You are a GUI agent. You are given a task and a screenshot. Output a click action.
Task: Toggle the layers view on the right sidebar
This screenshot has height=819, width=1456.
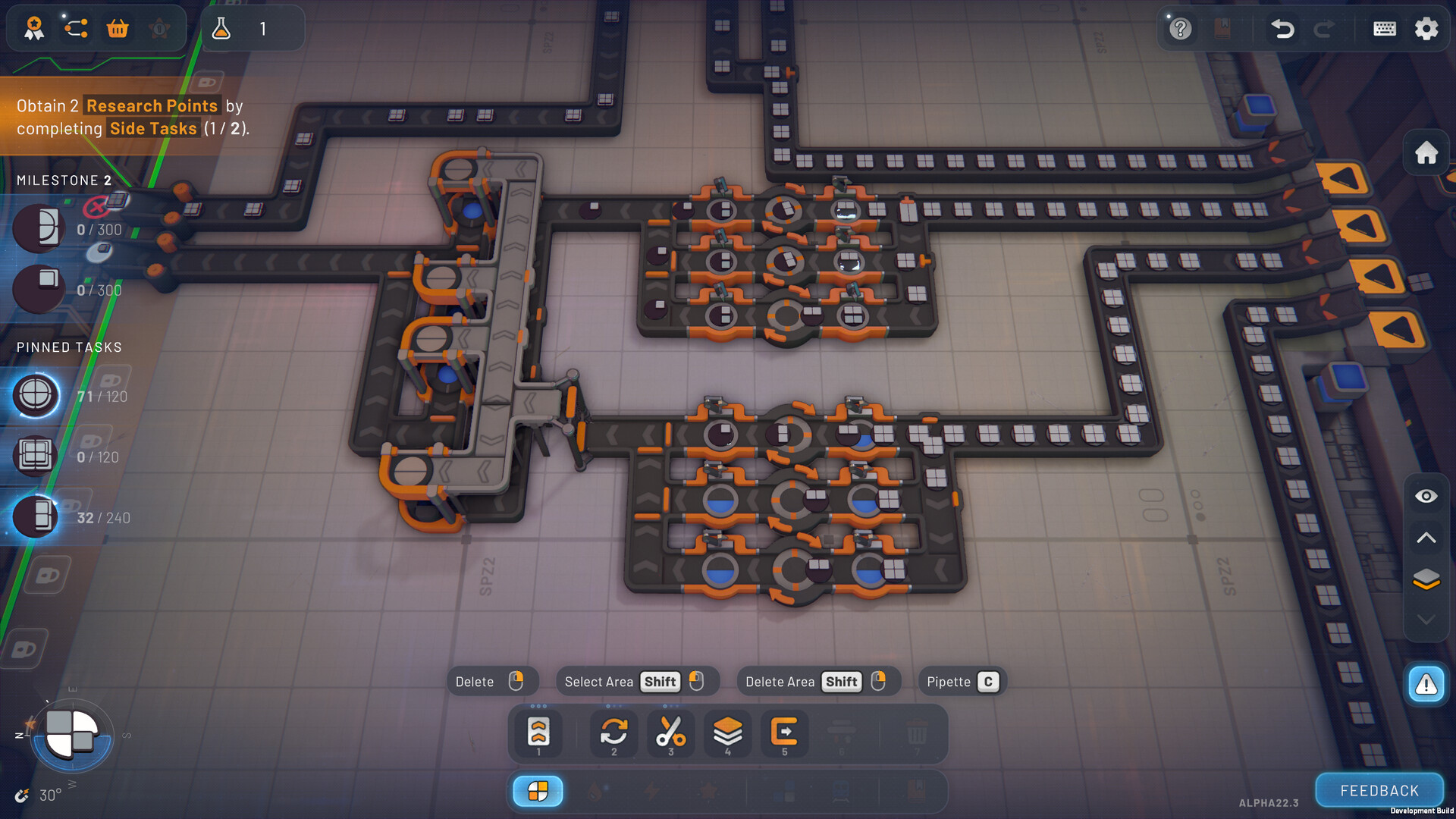(x=1426, y=579)
